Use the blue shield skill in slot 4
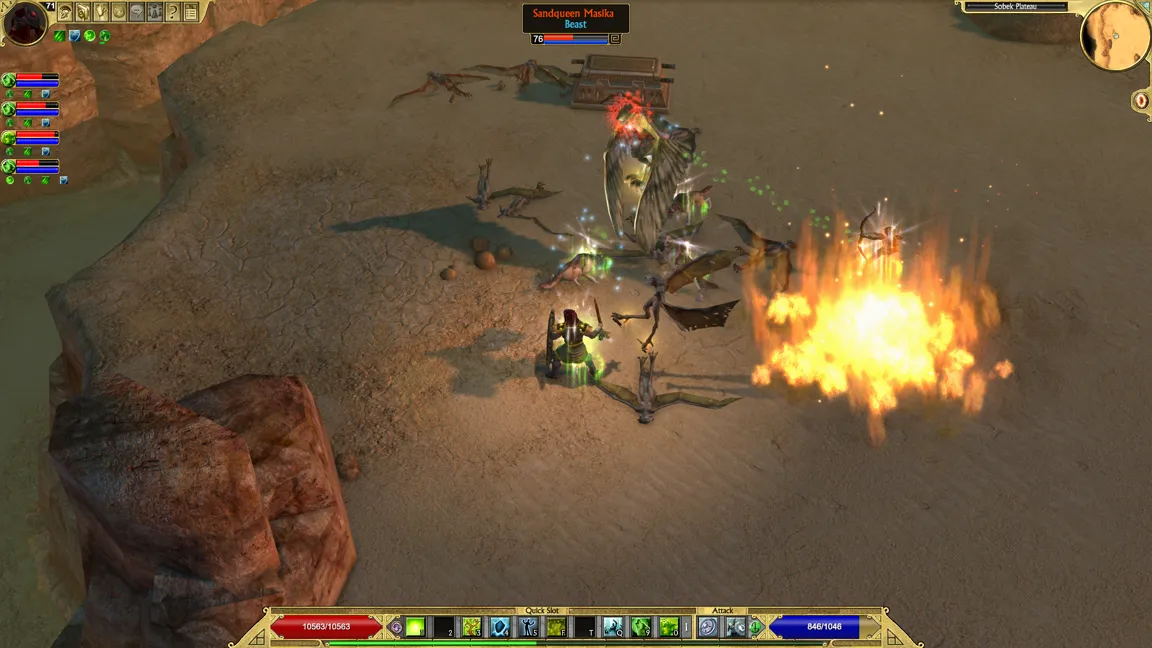1152x648 pixels. (x=500, y=627)
